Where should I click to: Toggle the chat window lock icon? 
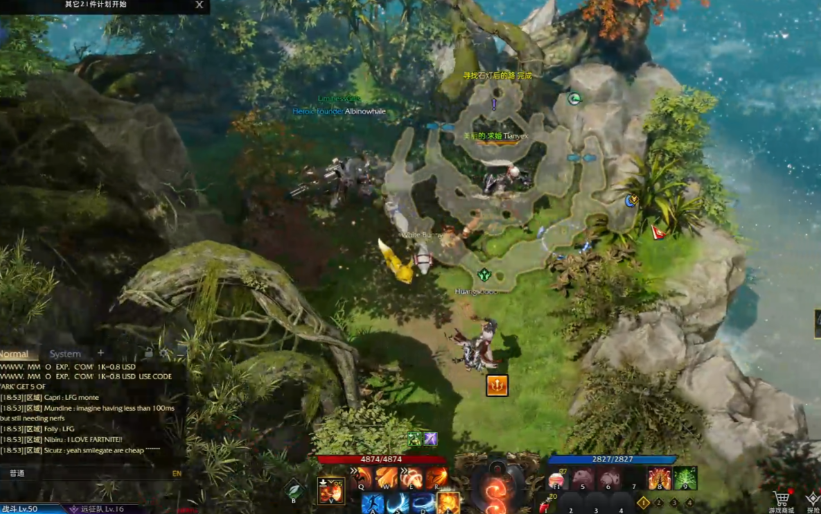(148, 353)
